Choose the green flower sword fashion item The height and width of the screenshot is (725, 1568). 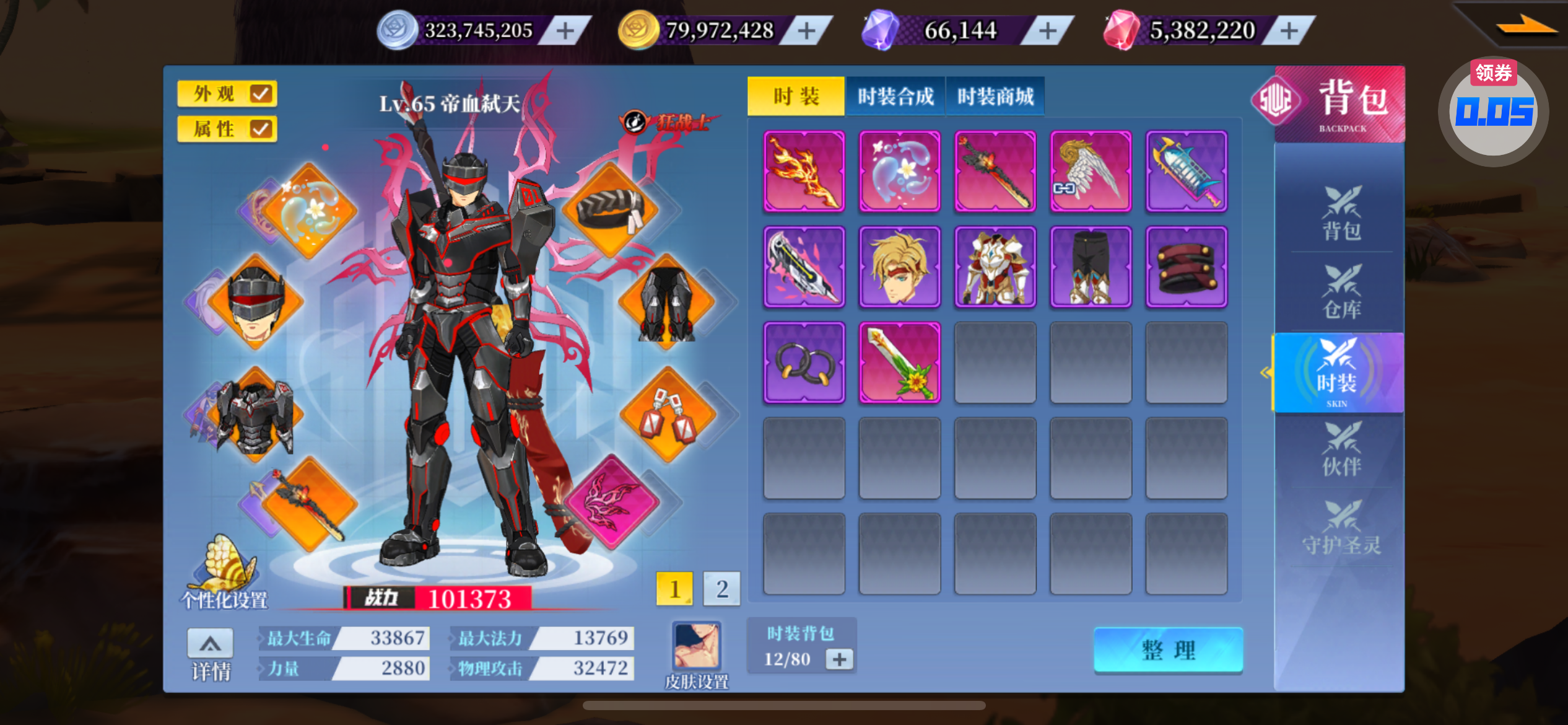point(899,362)
